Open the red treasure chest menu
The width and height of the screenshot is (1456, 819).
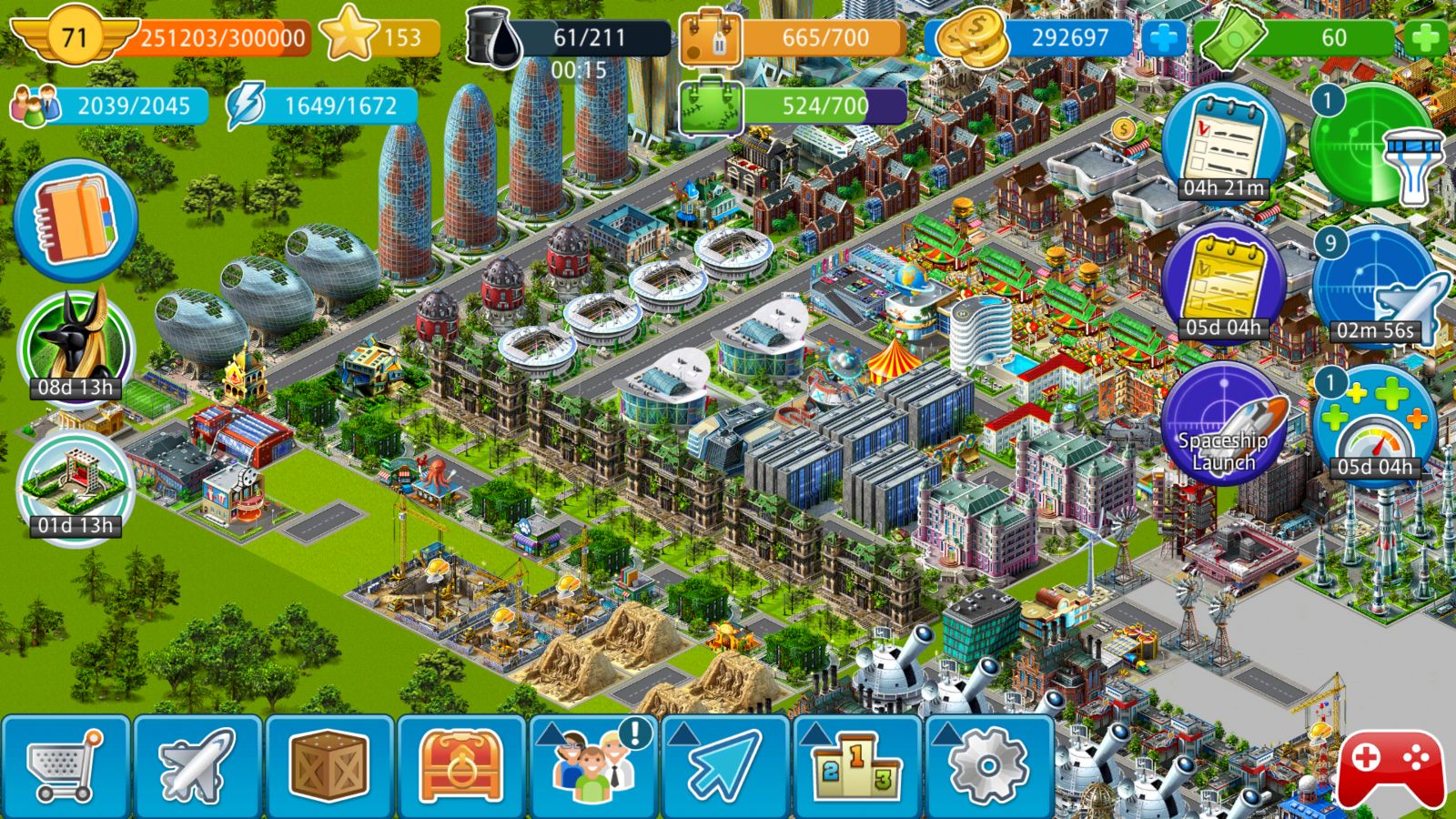click(x=461, y=766)
